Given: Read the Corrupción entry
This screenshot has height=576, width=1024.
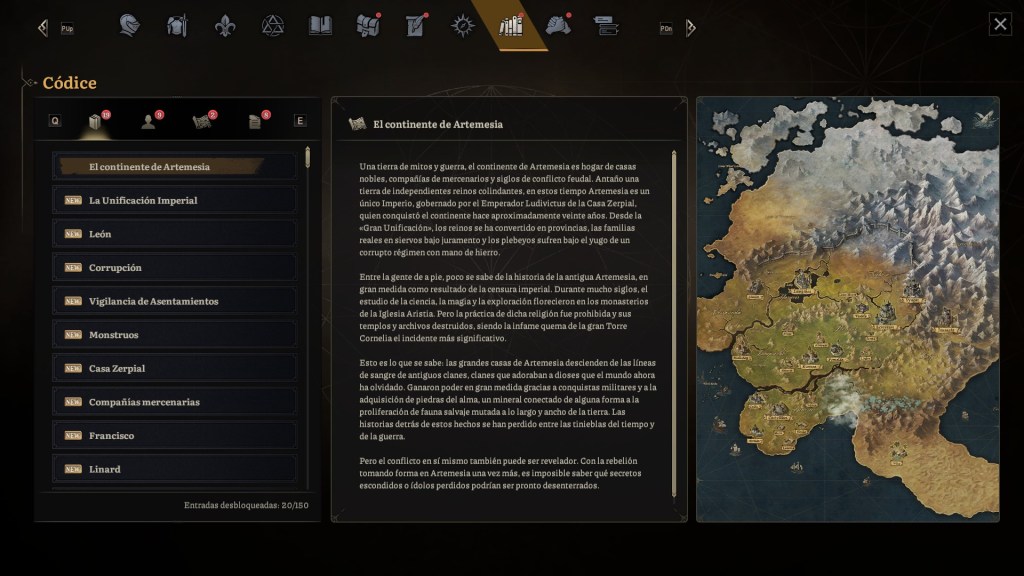Looking at the screenshot, I should tap(175, 267).
